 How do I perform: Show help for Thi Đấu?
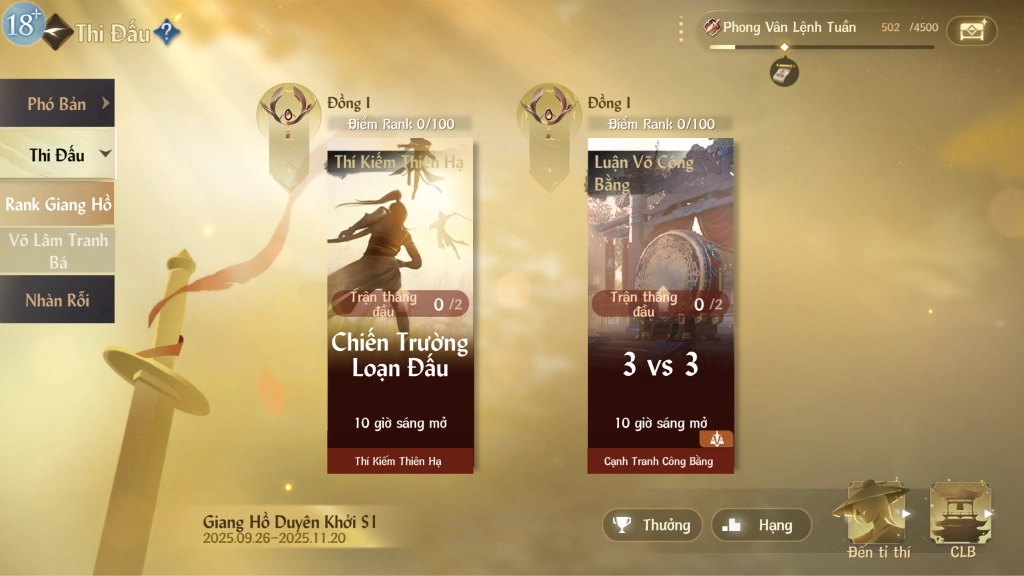167,33
